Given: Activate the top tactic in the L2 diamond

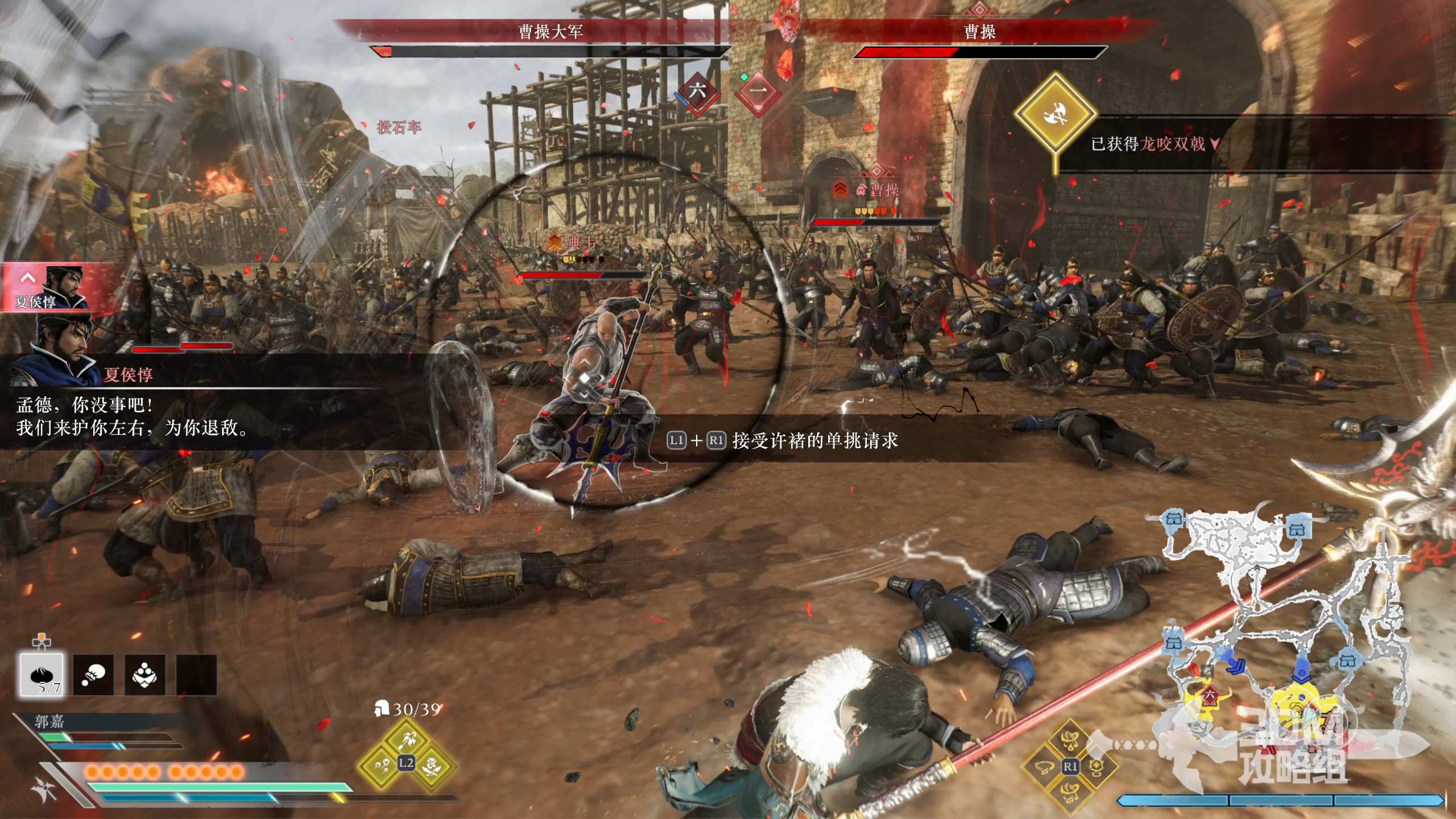Looking at the screenshot, I should [407, 739].
